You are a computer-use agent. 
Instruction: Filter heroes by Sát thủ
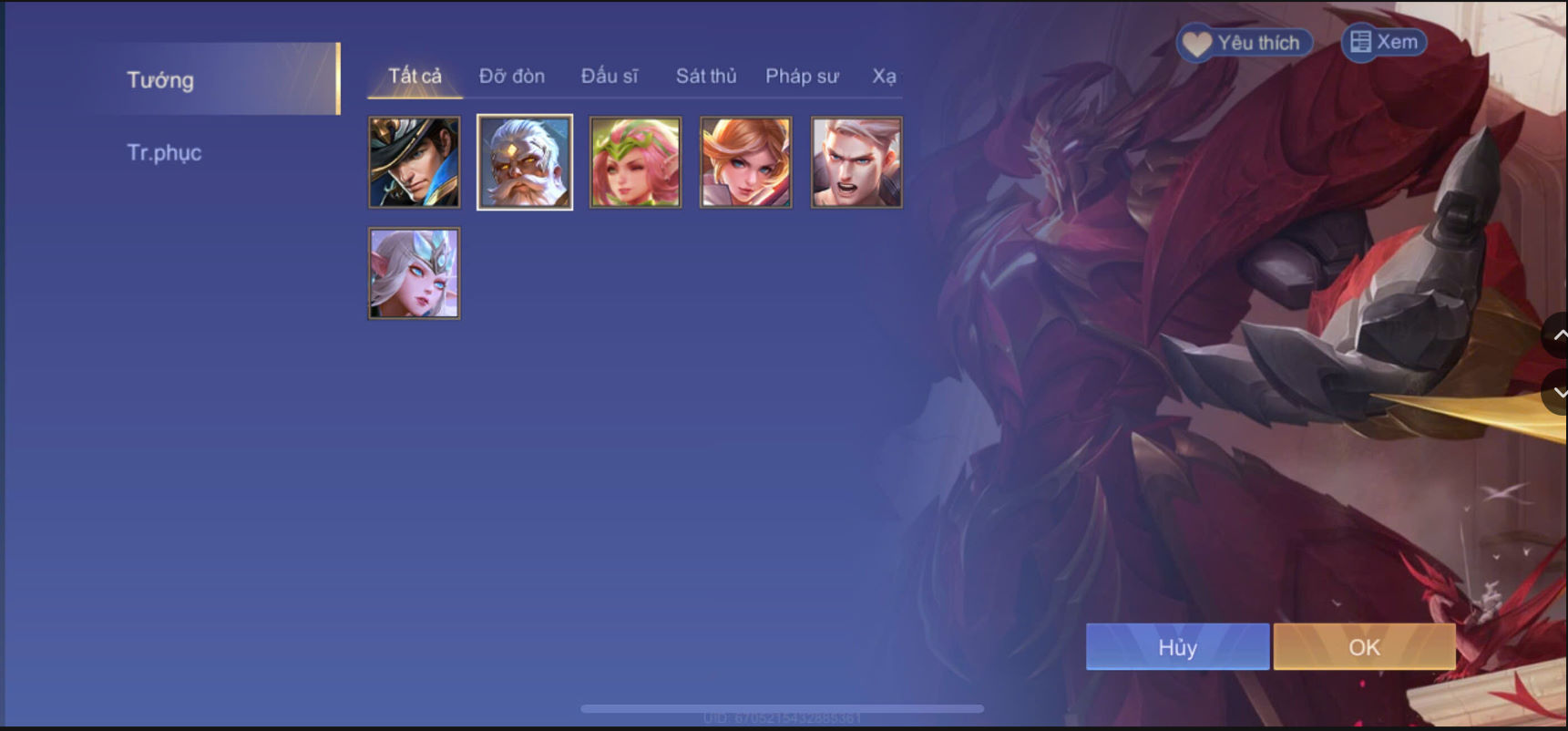coord(705,77)
